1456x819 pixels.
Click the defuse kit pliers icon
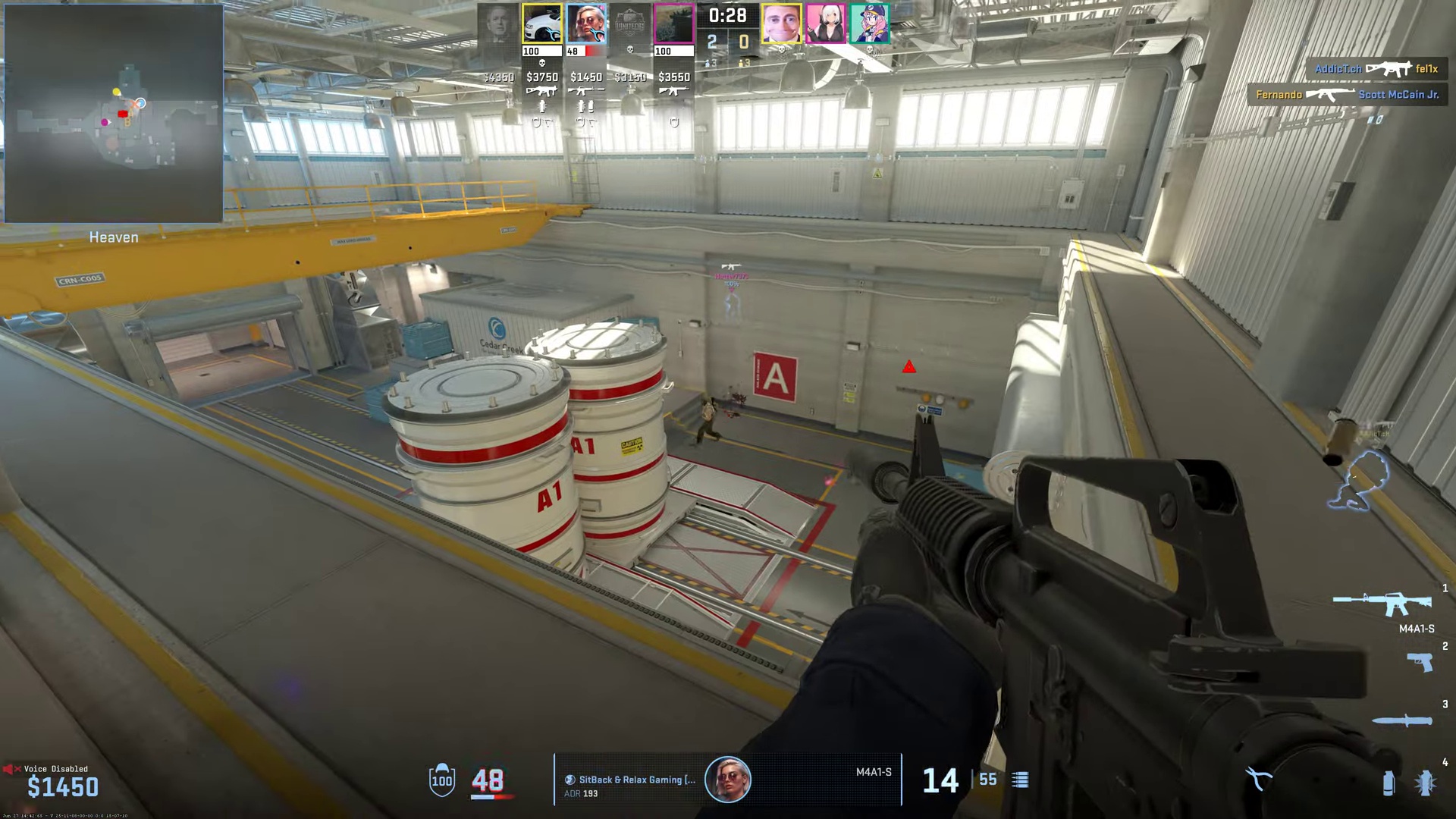[x=1259, y=778]
